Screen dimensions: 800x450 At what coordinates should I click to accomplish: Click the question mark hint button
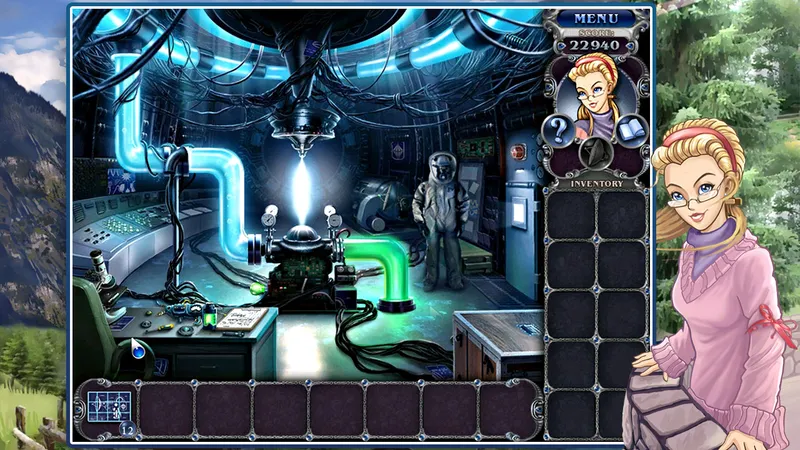click(x=557, y=131)
